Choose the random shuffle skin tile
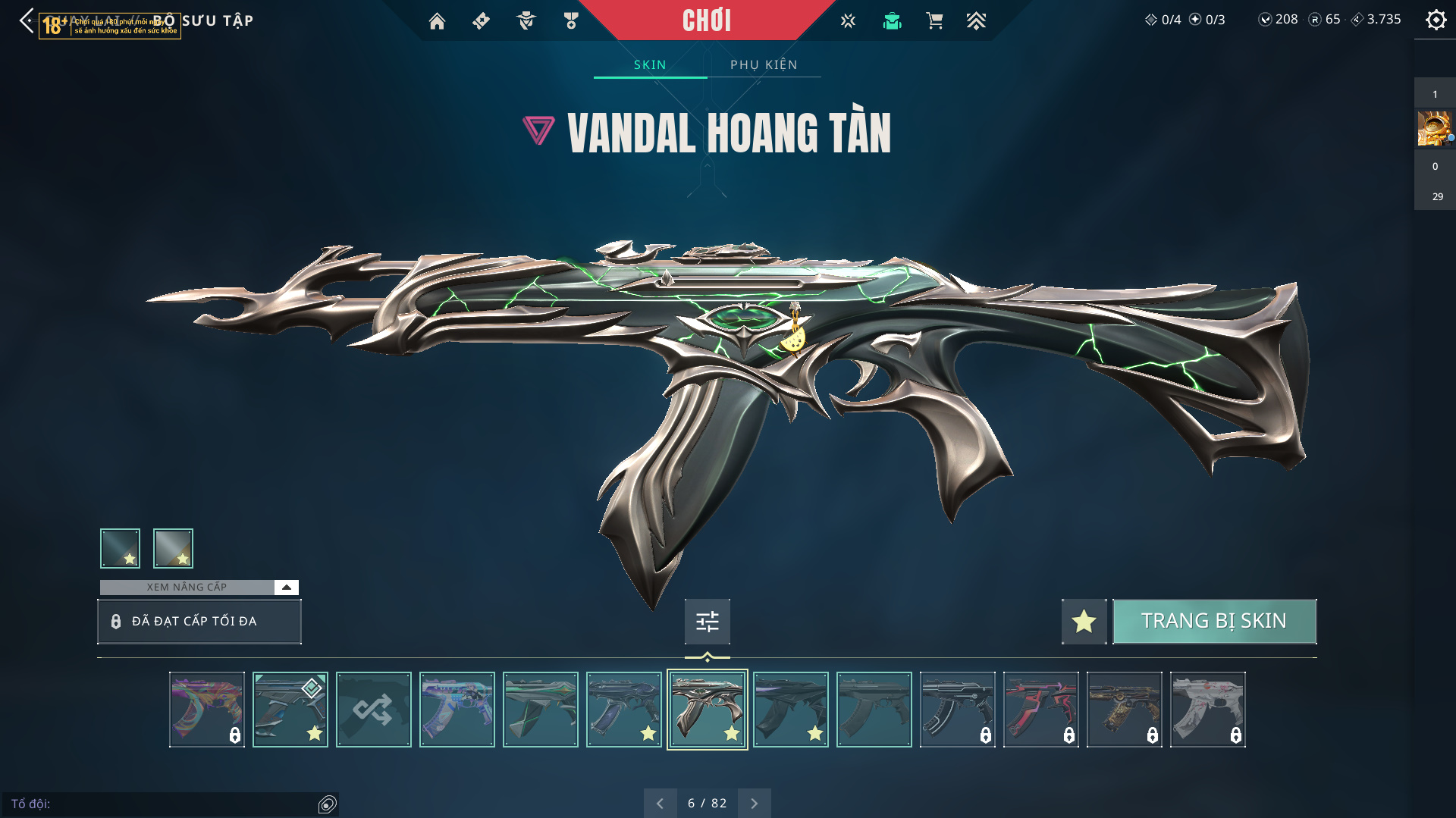 pos(373,710)
